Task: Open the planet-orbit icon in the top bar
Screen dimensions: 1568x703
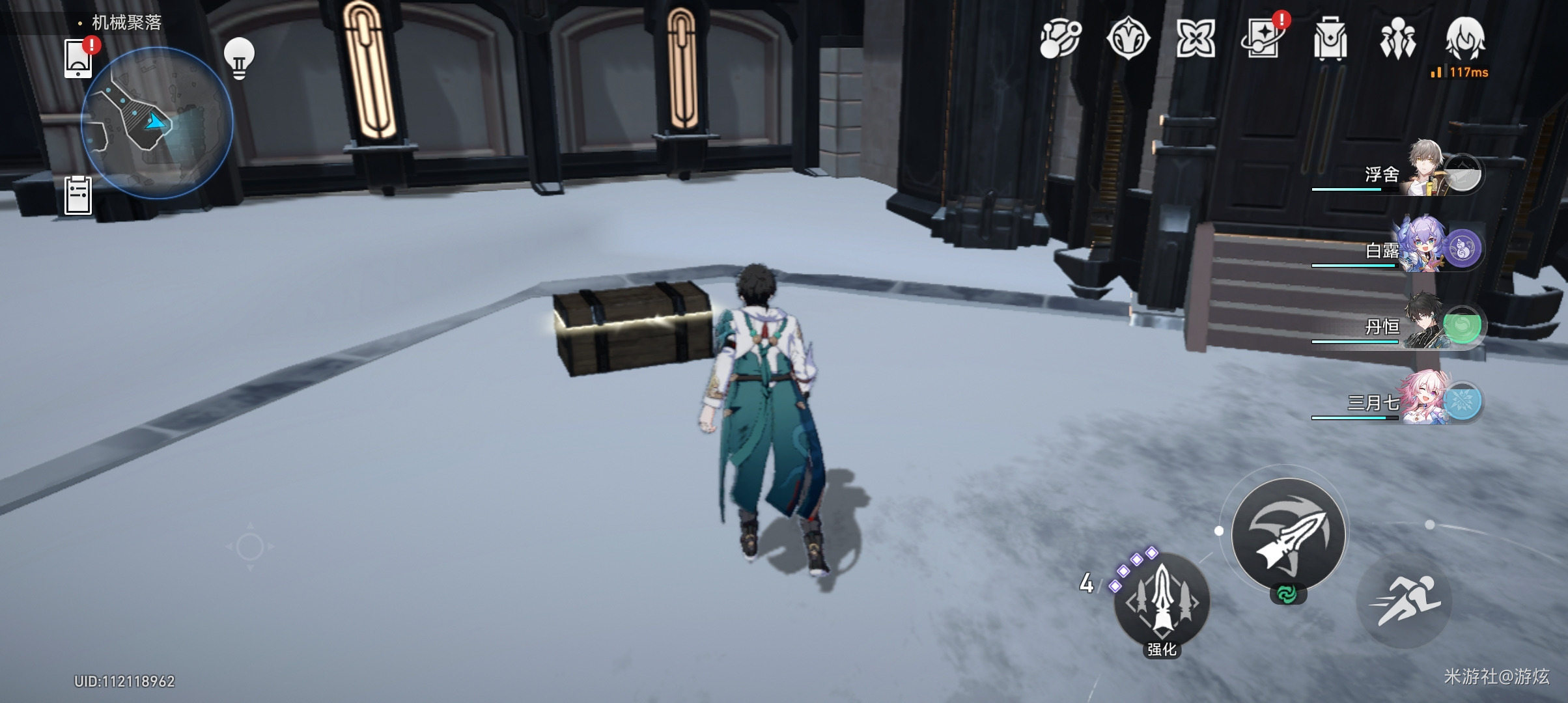Action: [1060, 38]
